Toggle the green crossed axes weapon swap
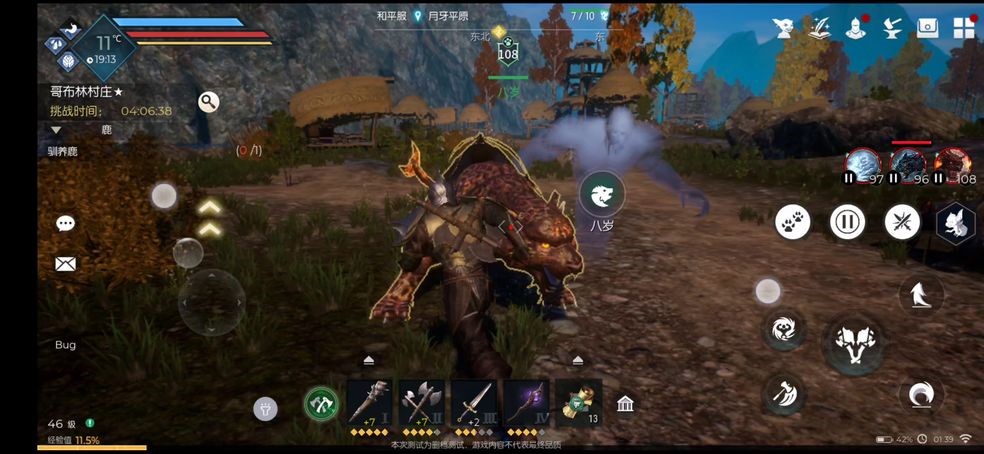Image resolution: width=984 pixels, height=454 pixels. [320, 404]
